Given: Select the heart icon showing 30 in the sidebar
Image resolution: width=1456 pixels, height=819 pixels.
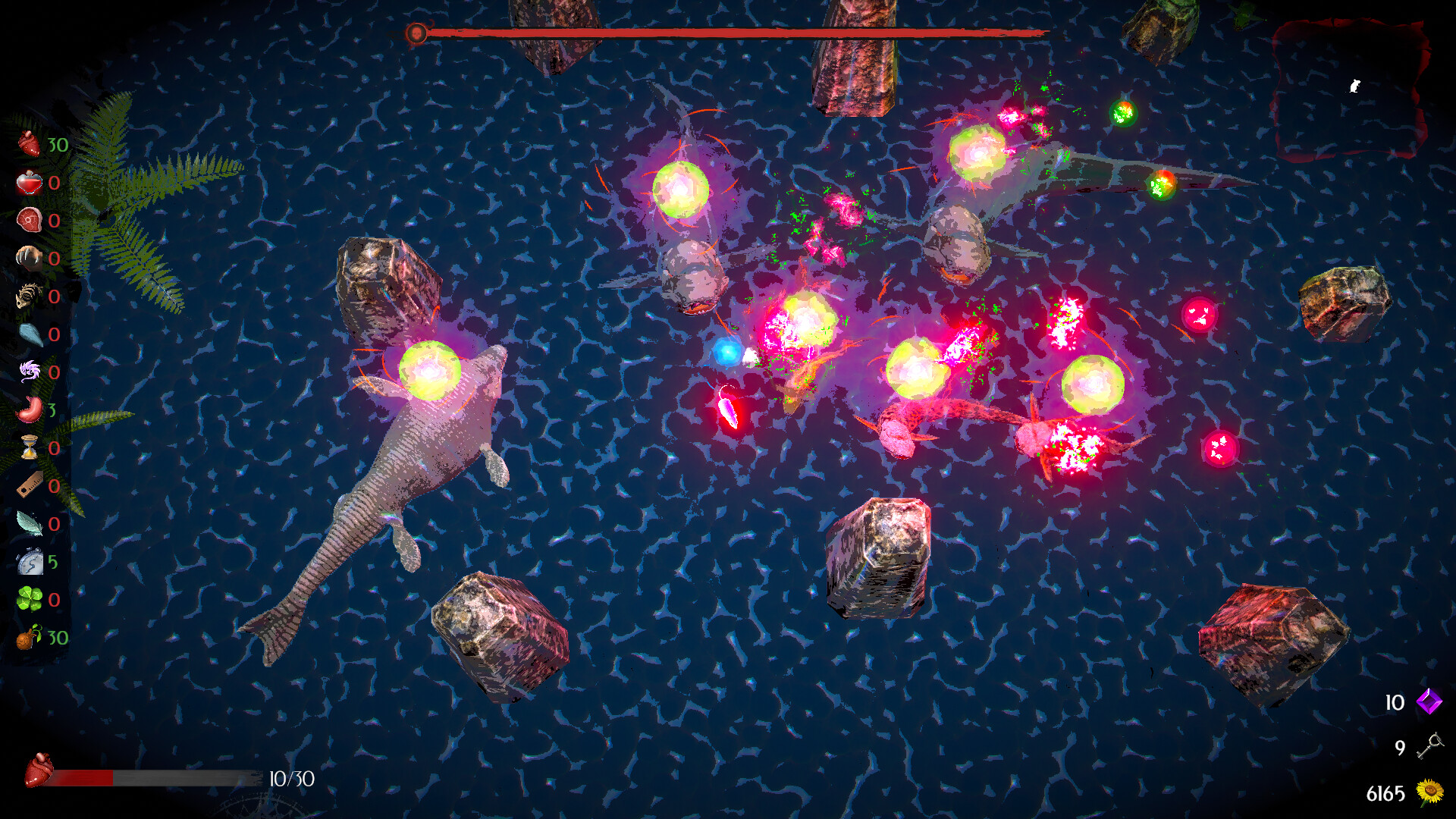Looking at the screenshot, I should pyautogui.click(x=29, y=143).
